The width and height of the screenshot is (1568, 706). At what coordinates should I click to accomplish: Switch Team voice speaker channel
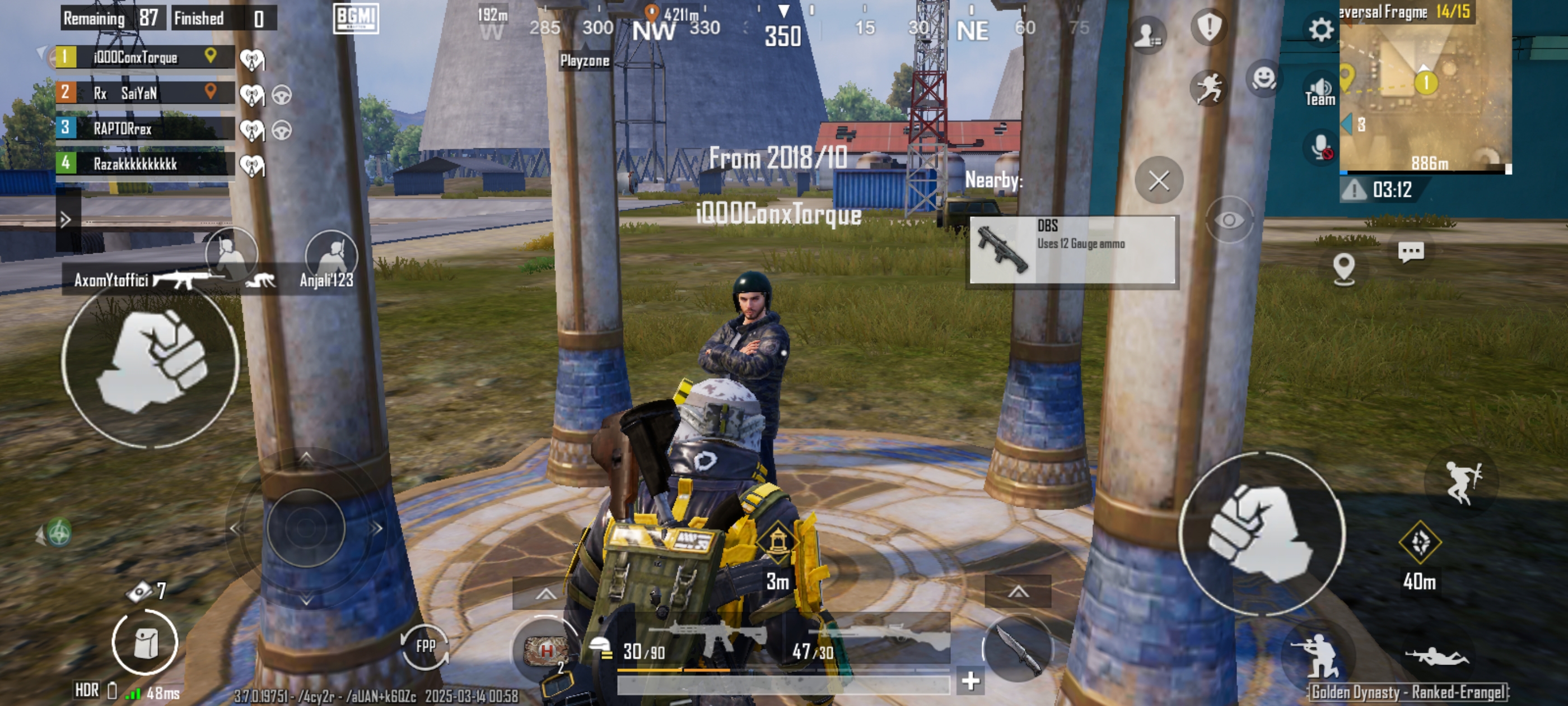(x=1320, y=91)
